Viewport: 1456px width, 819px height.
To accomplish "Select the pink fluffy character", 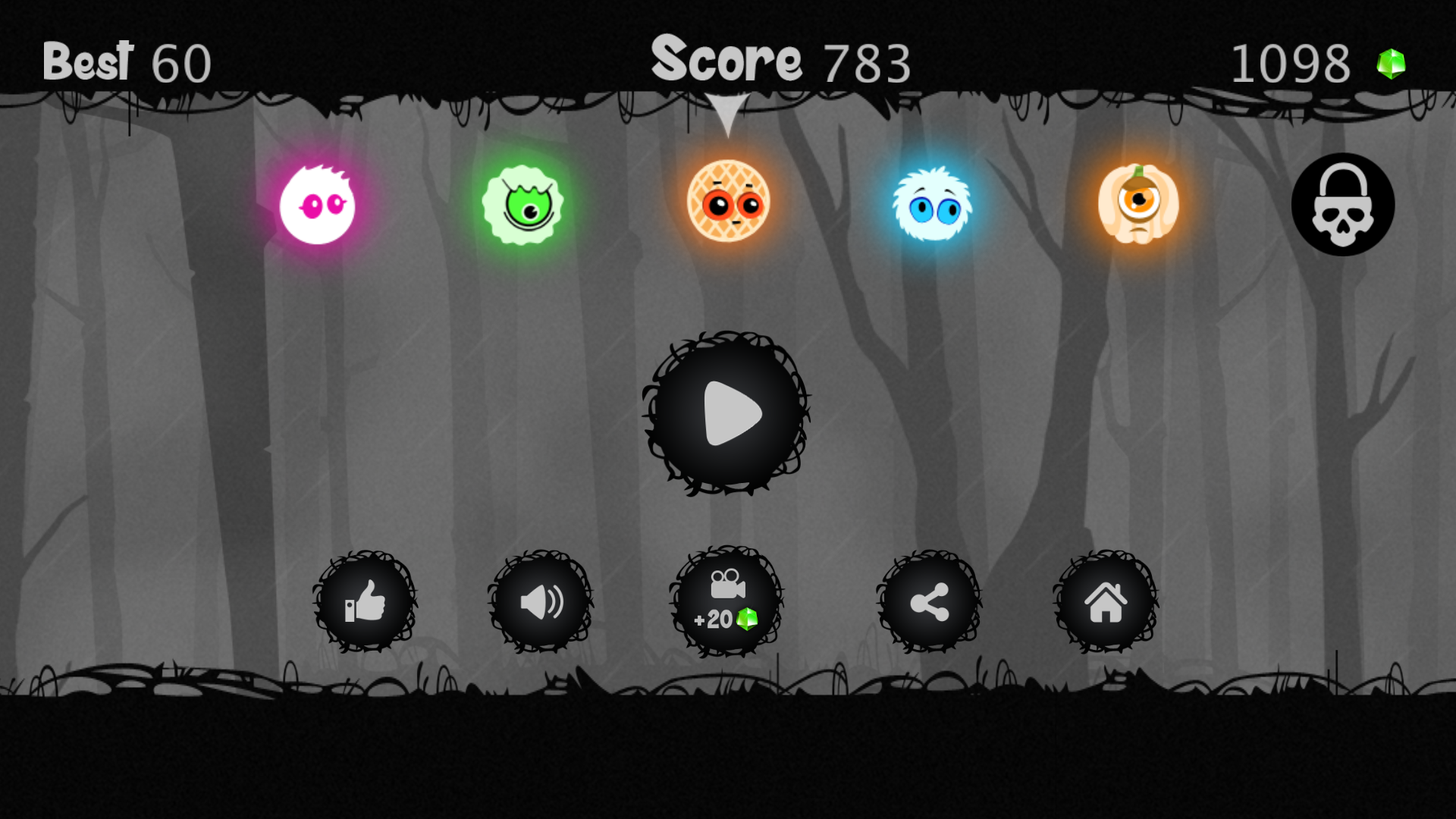I will click(x=316, y=205).
